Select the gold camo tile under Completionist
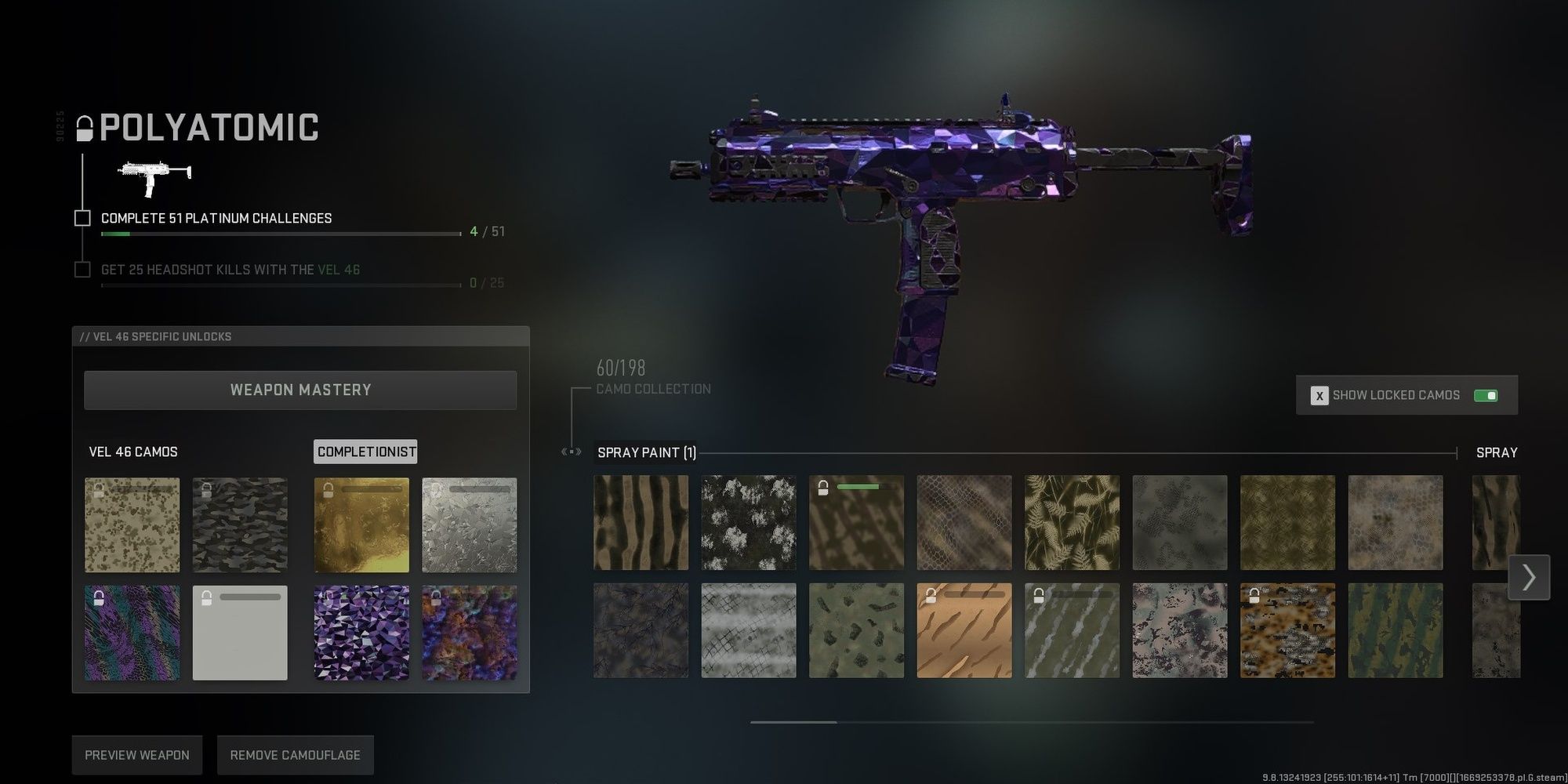1568x784 pixels. pos(361,524)
